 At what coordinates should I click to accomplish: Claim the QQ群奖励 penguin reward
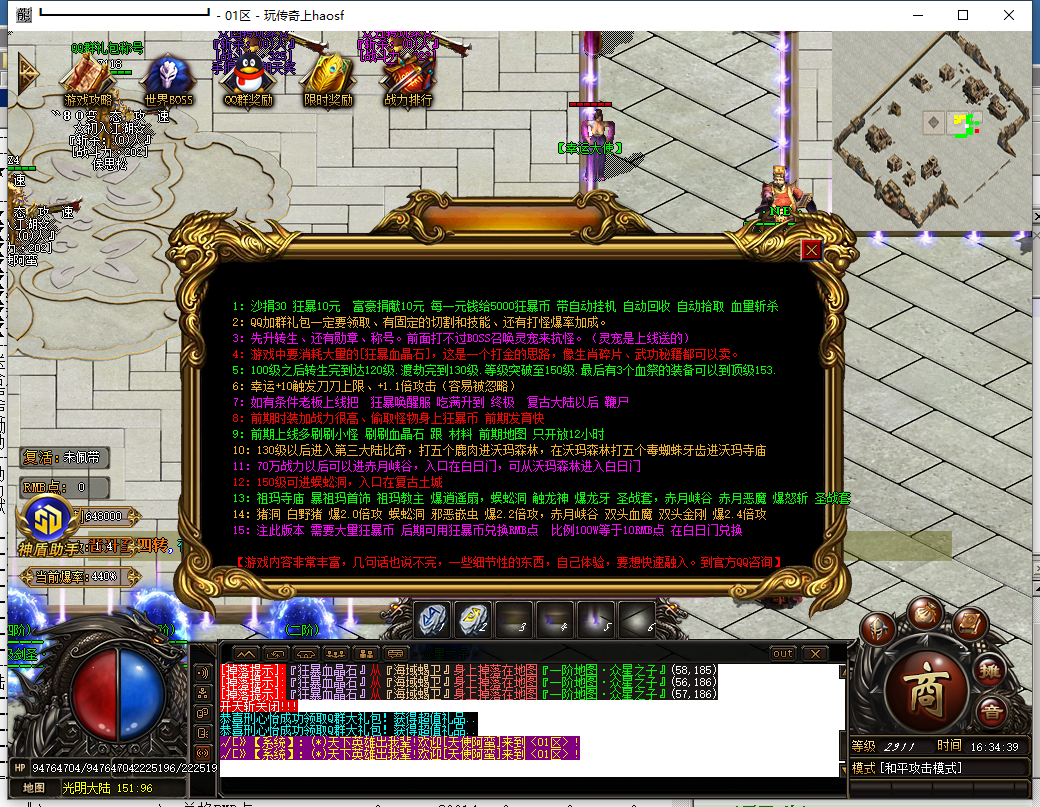point(247,78)
